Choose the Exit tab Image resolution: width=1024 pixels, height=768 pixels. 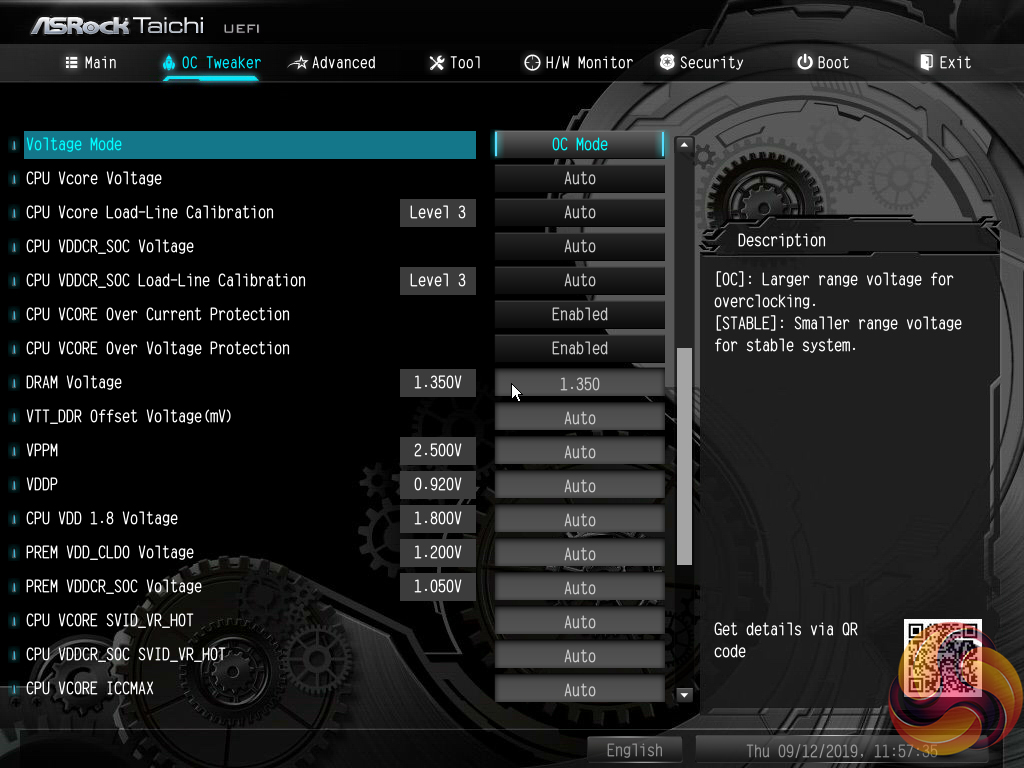pyautogui.click(x=945, y=62)
